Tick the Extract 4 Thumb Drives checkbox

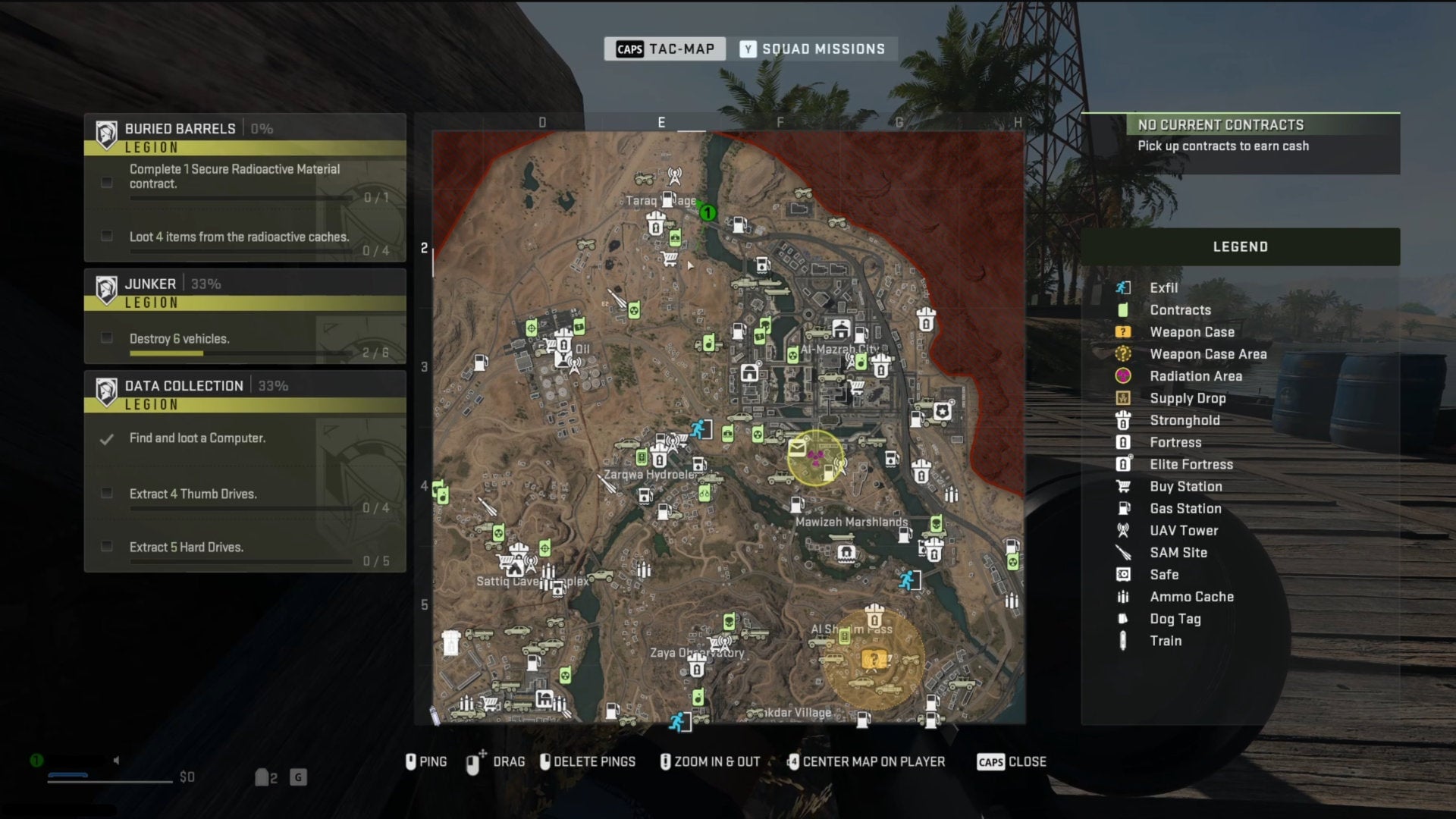tap(106, 492)
